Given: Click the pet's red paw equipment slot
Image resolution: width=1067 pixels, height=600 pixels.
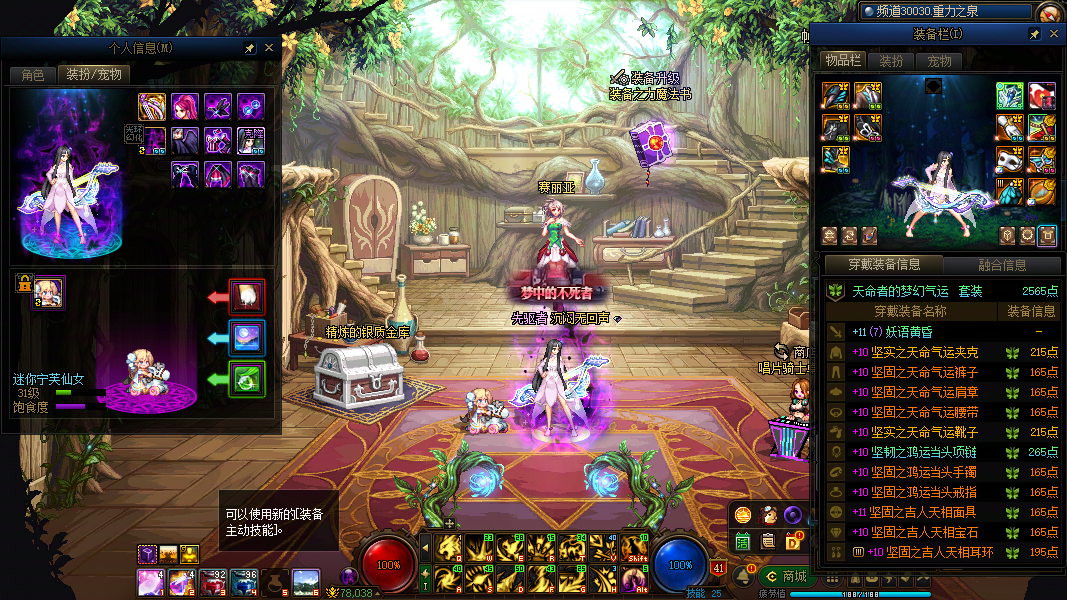Looking at the screenshot, I should pos(246,297).
